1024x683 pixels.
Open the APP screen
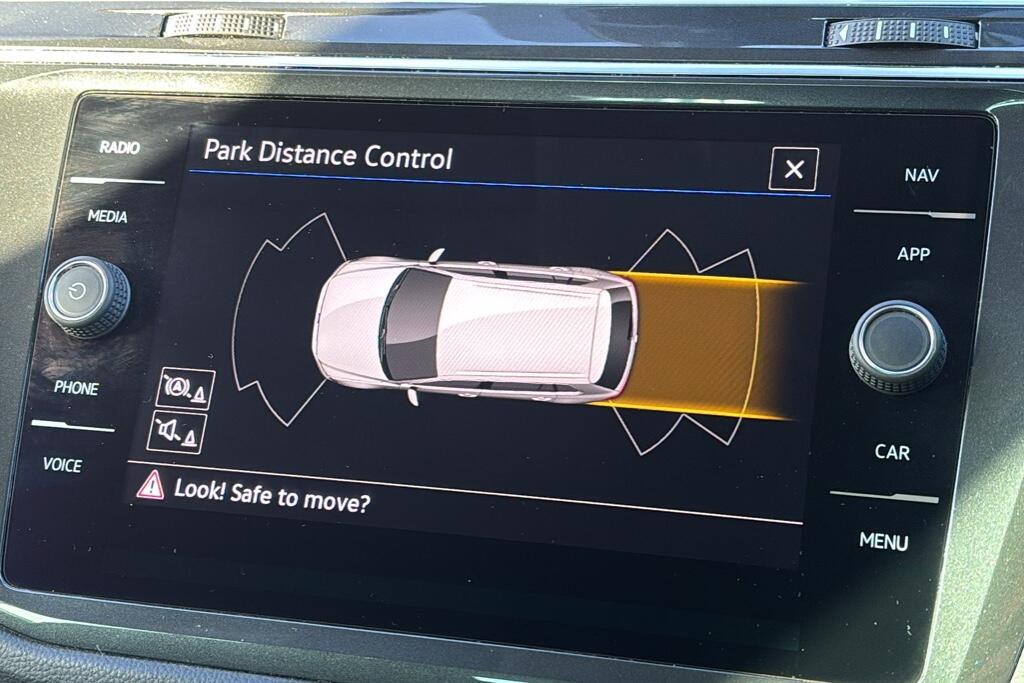[x=913, y=254]
